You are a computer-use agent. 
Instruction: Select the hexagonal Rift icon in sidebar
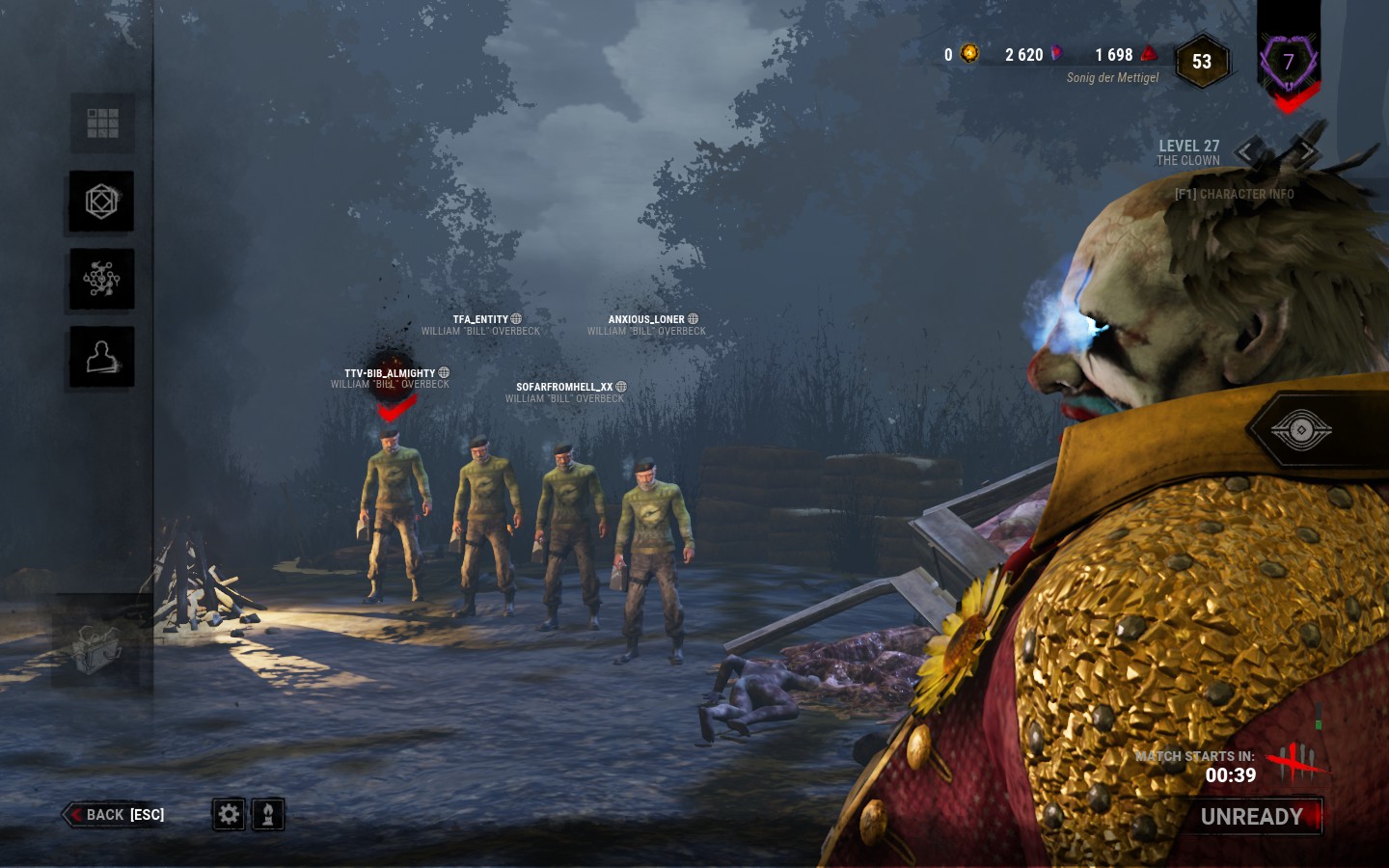coord(101,202)
